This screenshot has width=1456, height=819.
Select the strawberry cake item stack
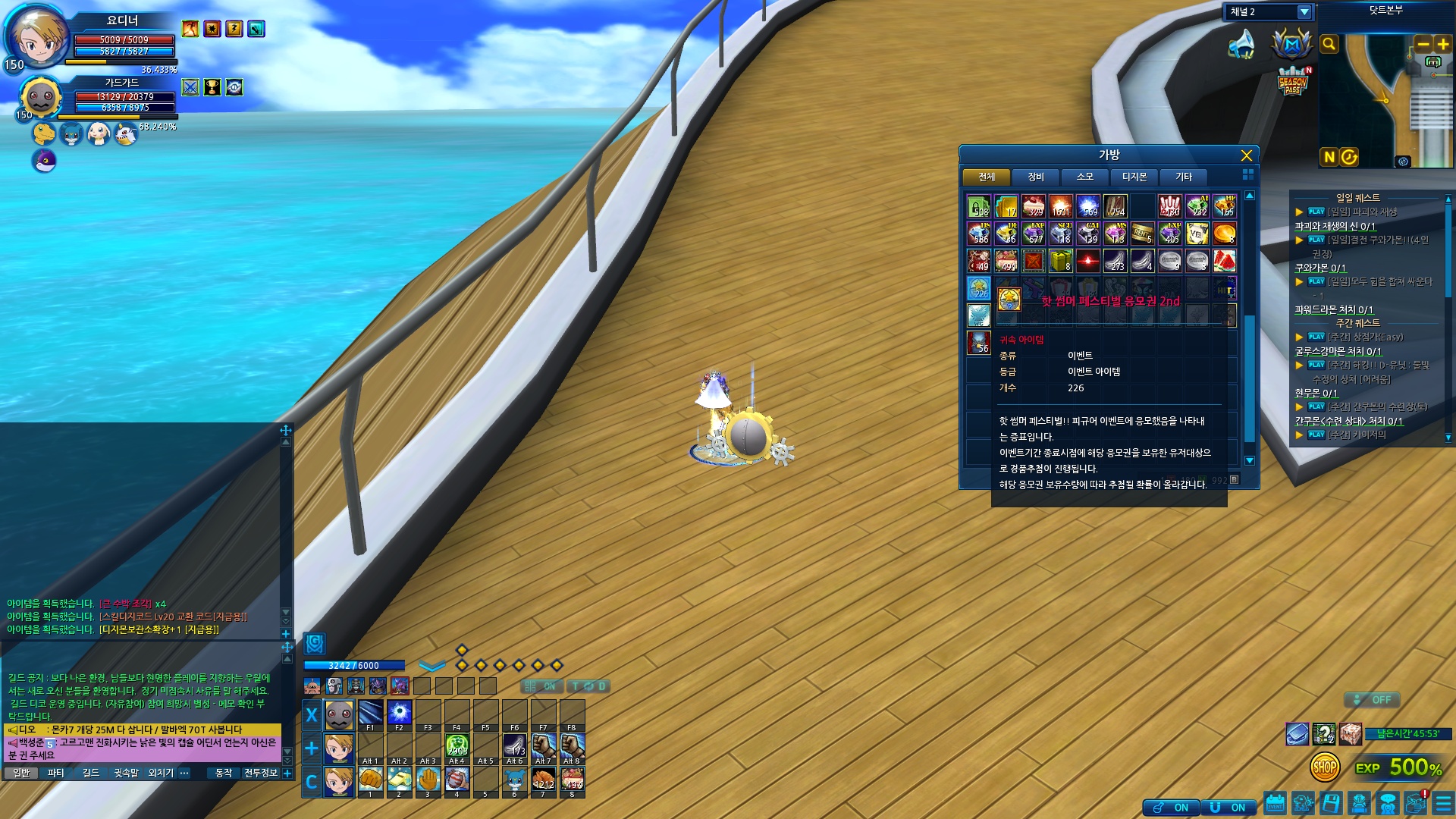tap(1033, 206)
